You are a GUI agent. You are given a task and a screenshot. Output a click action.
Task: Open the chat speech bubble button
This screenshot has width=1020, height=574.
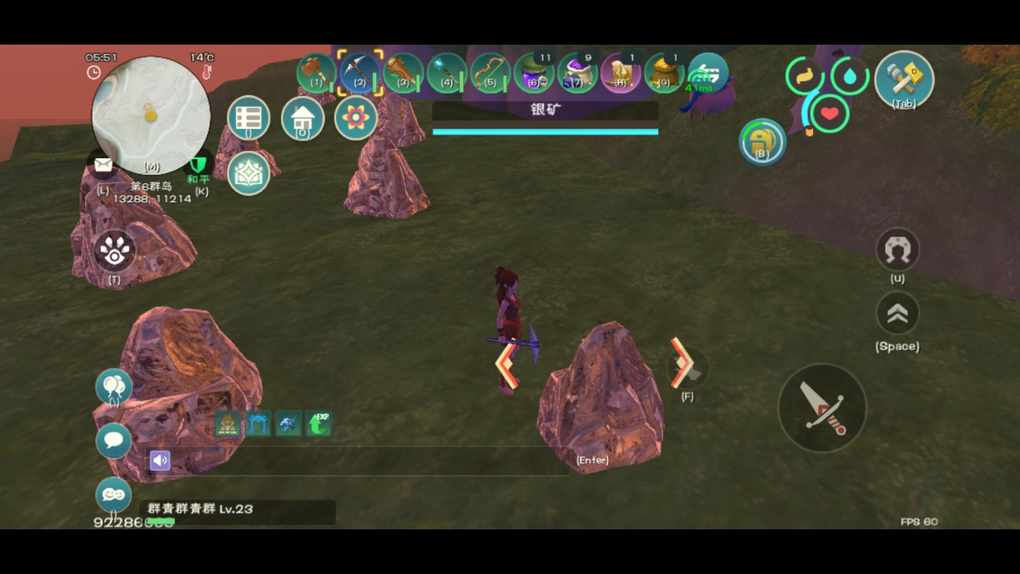(x=113, y=441)
